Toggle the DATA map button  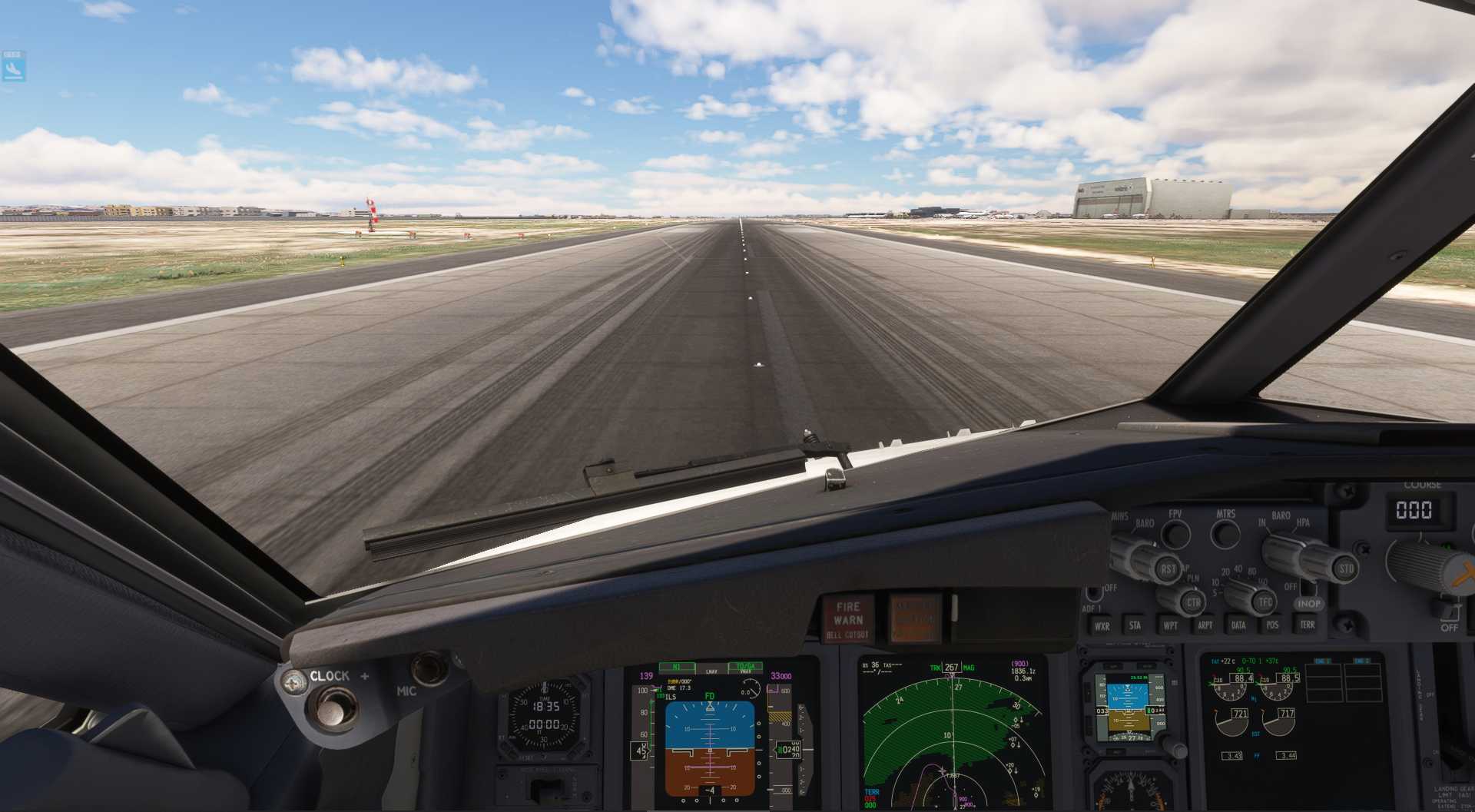point(1238,625)
